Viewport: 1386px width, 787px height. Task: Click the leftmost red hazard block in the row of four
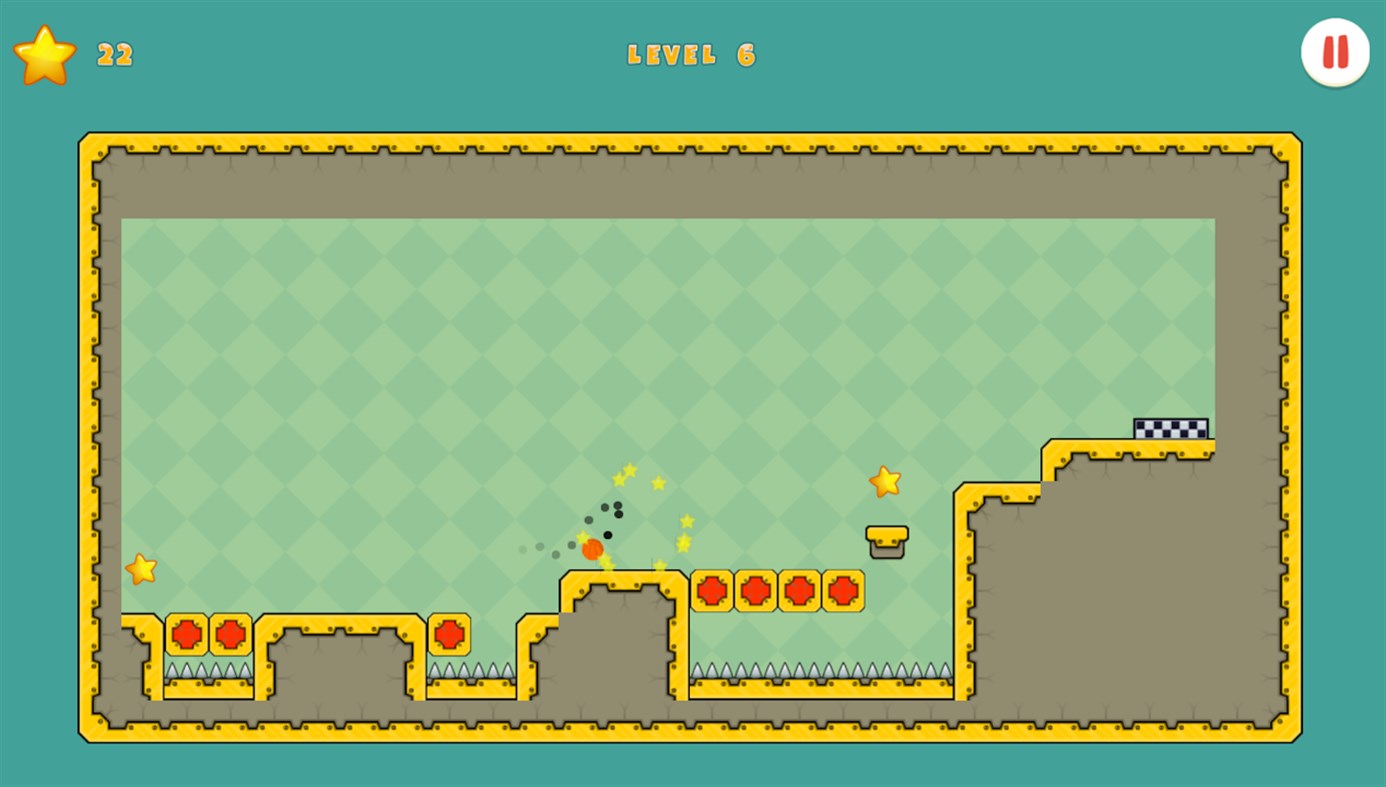pyautogui.click(x=712, y=591)
